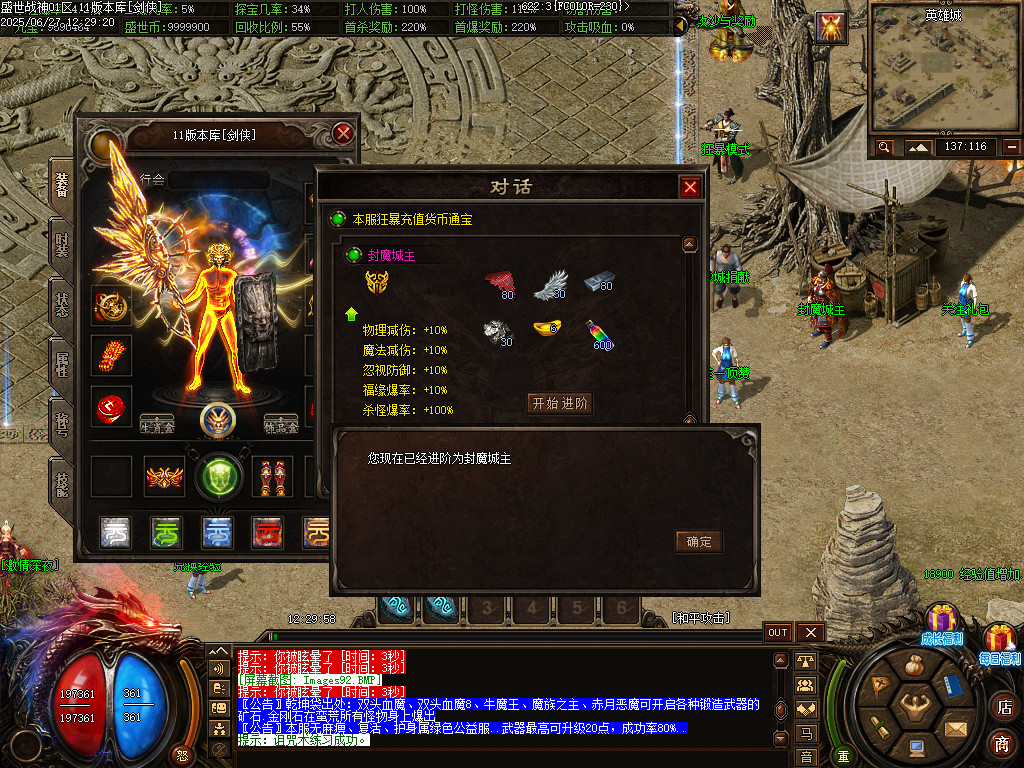Viewport: 1024px width, 768px height.
Task: Switch to the 时装 tab
Action: (62, 245)
